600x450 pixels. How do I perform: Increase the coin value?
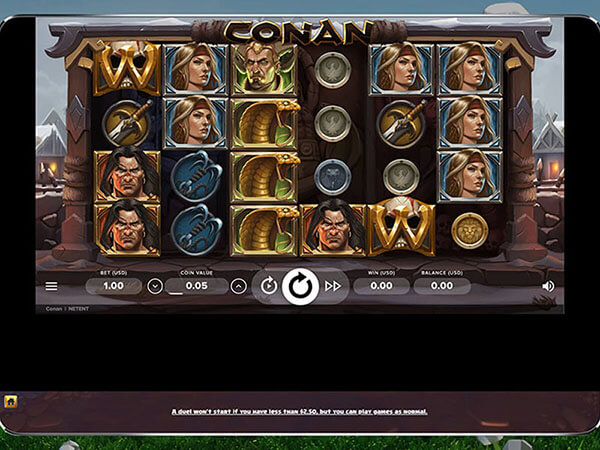click(239, 286)
